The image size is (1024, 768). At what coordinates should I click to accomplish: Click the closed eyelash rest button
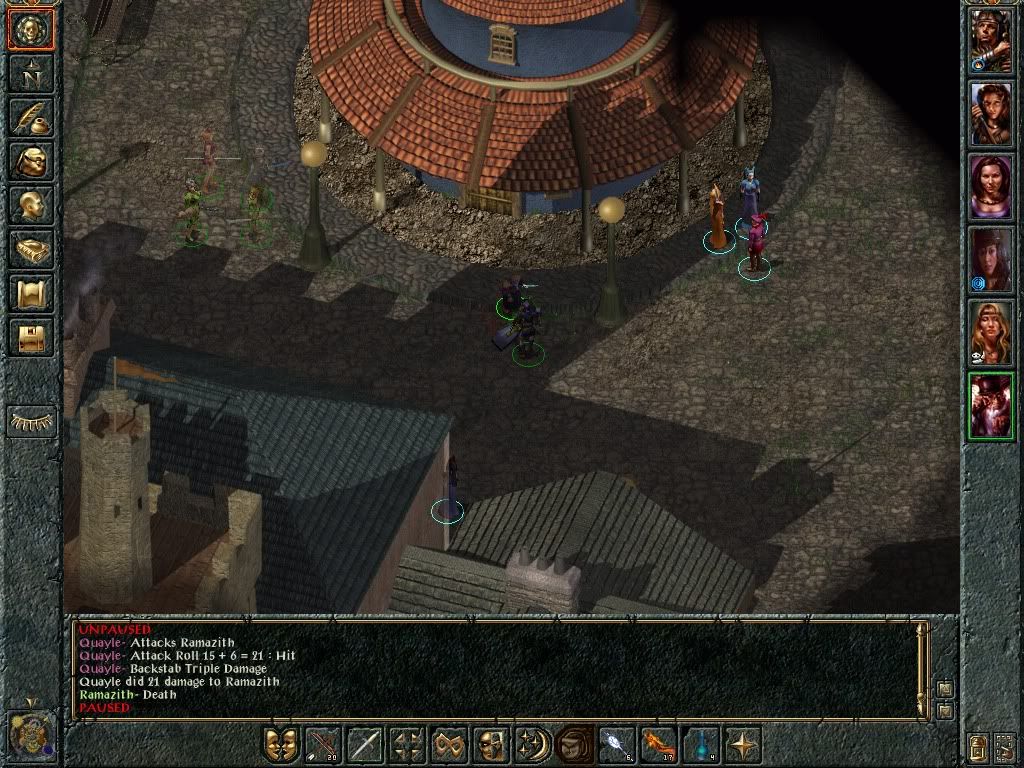pyautogui.click(x=32, y=421)
